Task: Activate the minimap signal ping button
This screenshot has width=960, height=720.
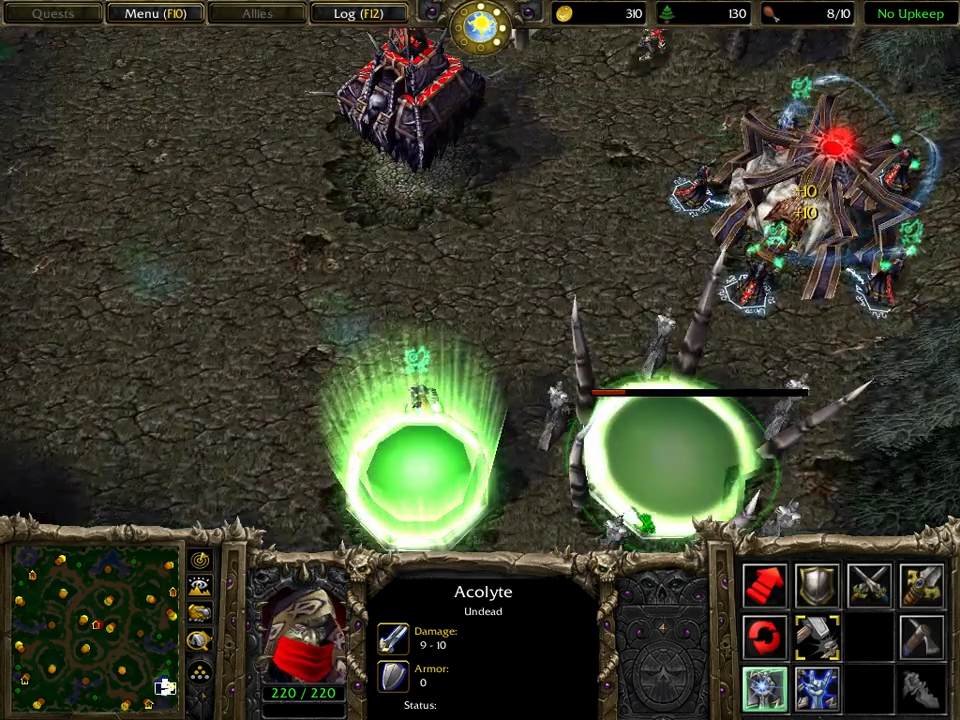Action: coord(200,560)
